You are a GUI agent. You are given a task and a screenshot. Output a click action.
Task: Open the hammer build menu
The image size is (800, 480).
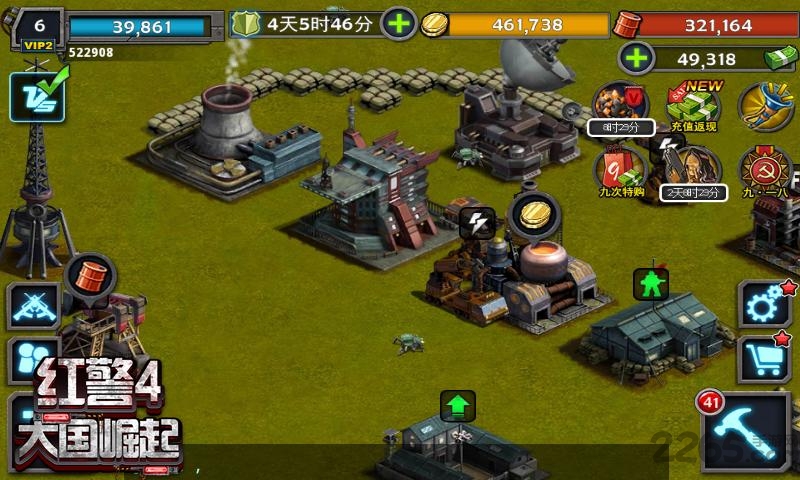pos(744,430)
